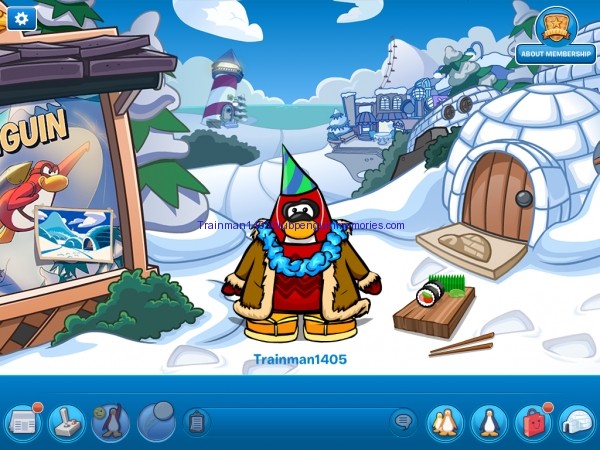Image resolution: width=600 pixels, height=450 pixels.
Task: Go to your igloo
Action: [x=577, y=421]
